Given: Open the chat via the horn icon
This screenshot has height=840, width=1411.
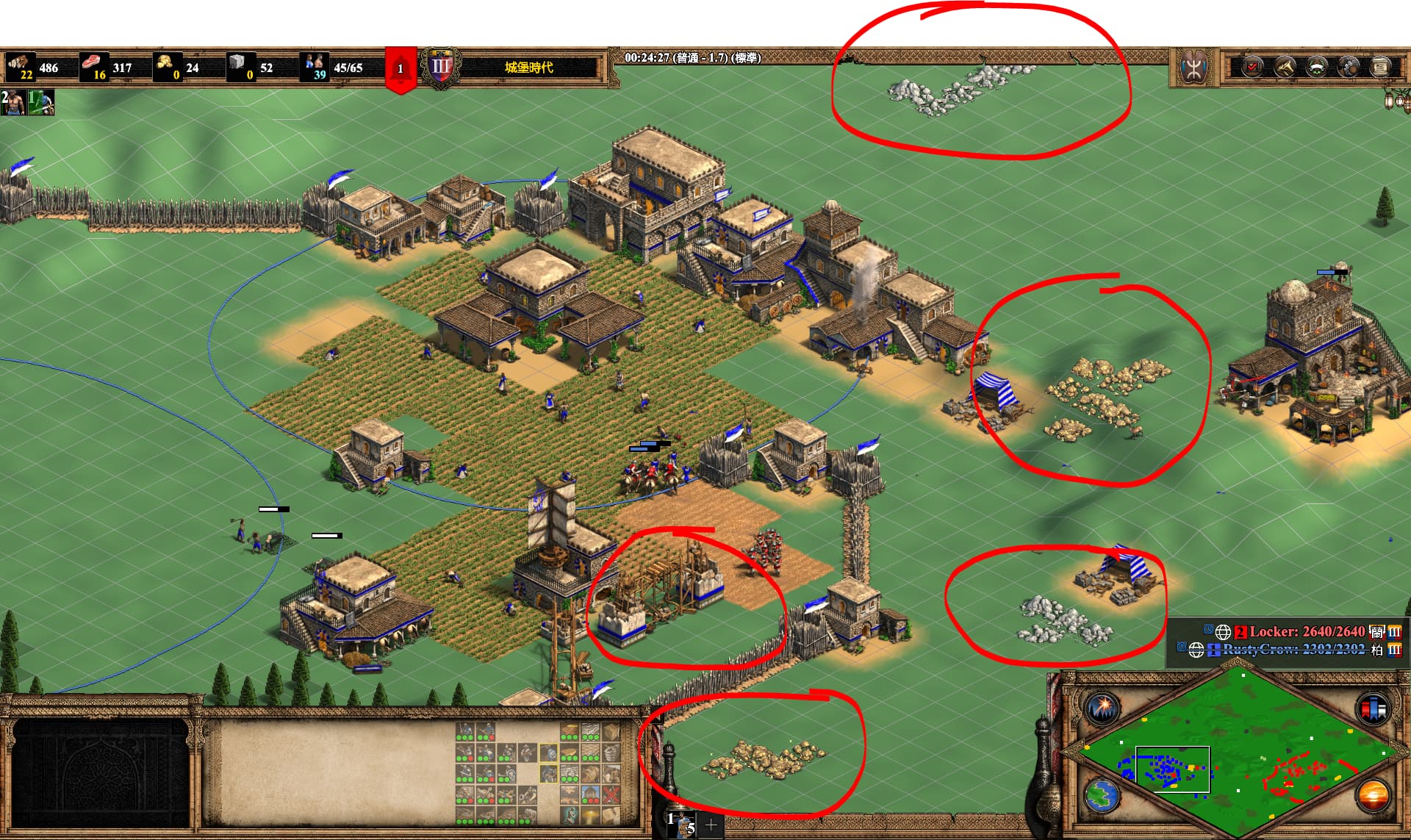Looking at the screenshot, I should (x=1284, y=67).
